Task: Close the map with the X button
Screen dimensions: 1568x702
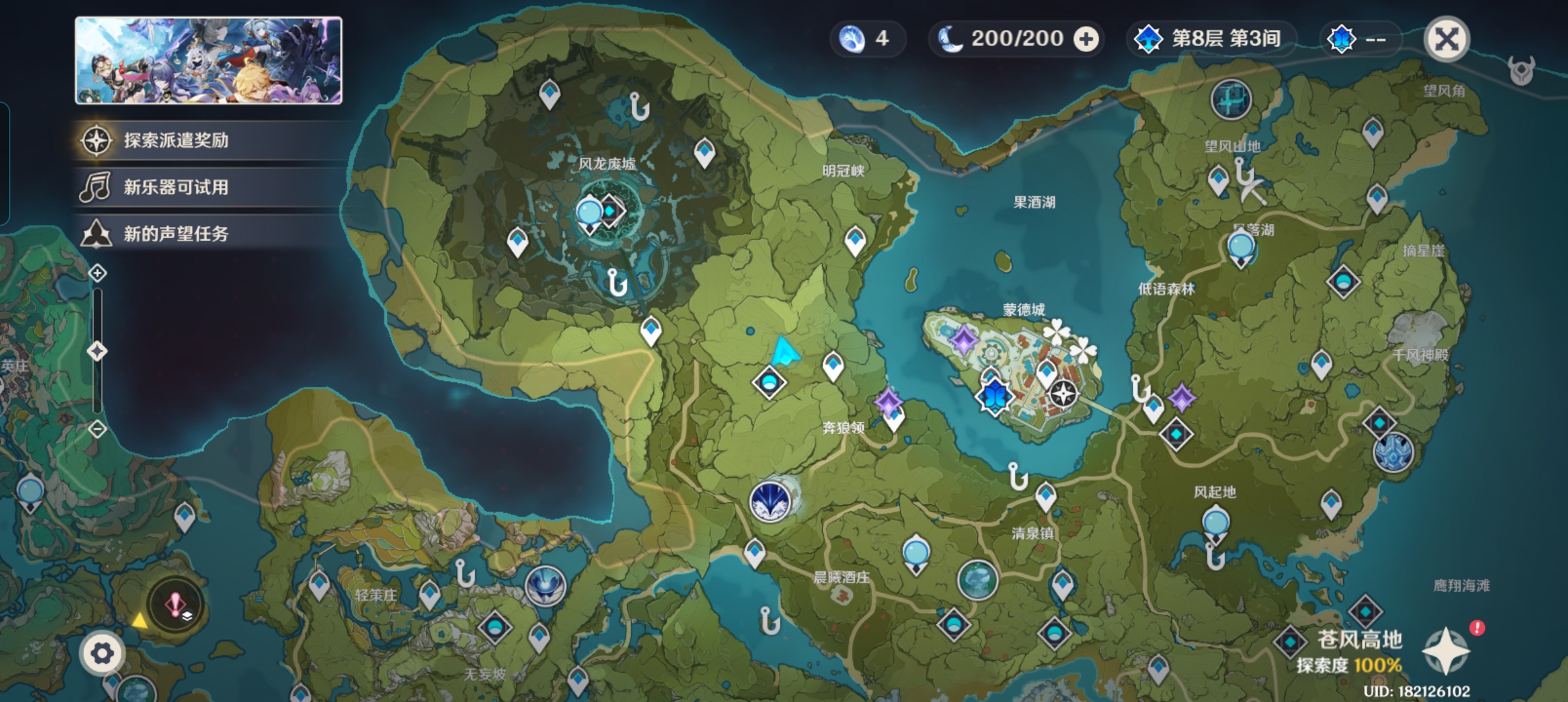Action: click(1446, 39)
